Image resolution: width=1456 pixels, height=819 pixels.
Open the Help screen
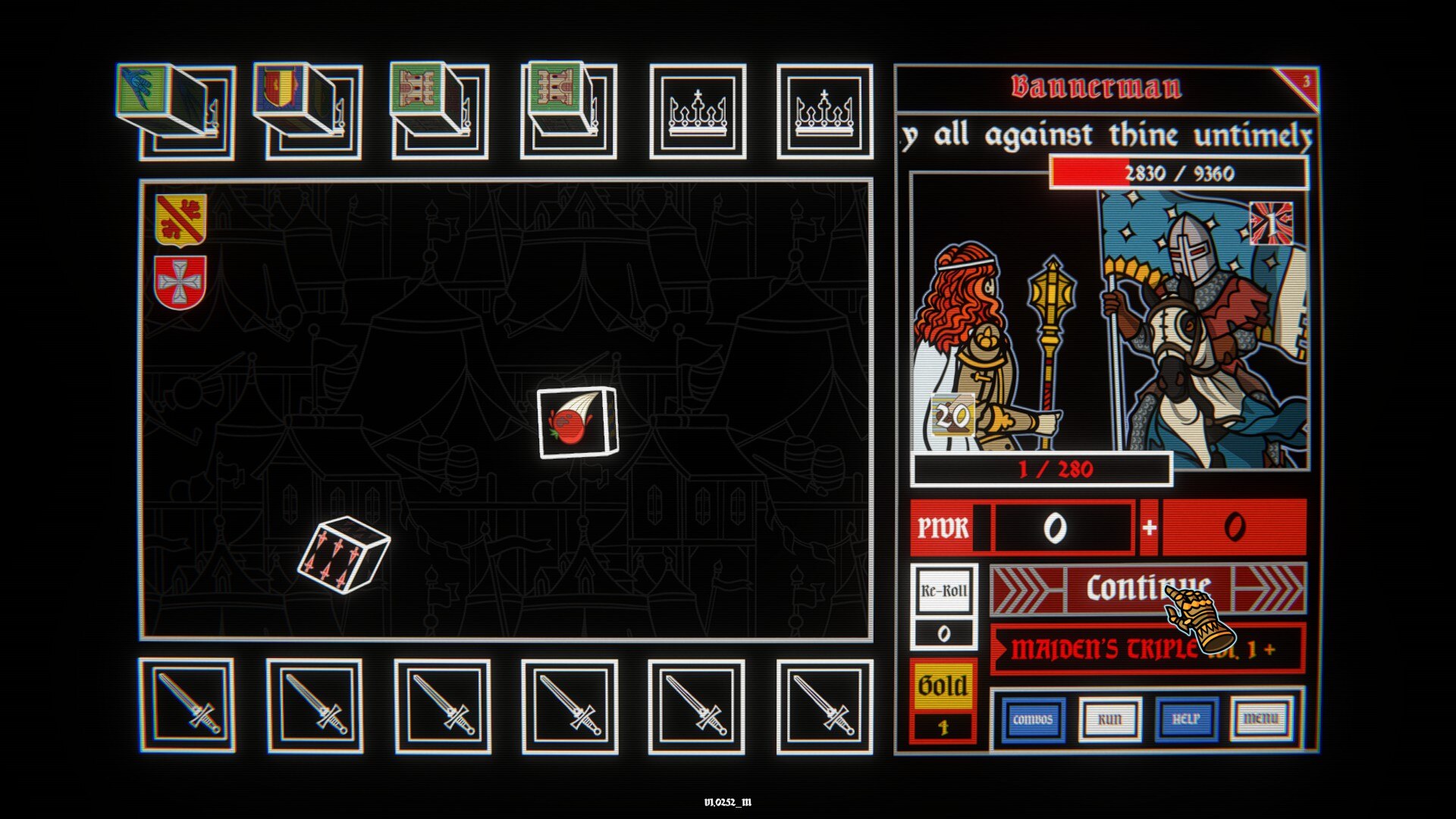(x=1186, y=719)
